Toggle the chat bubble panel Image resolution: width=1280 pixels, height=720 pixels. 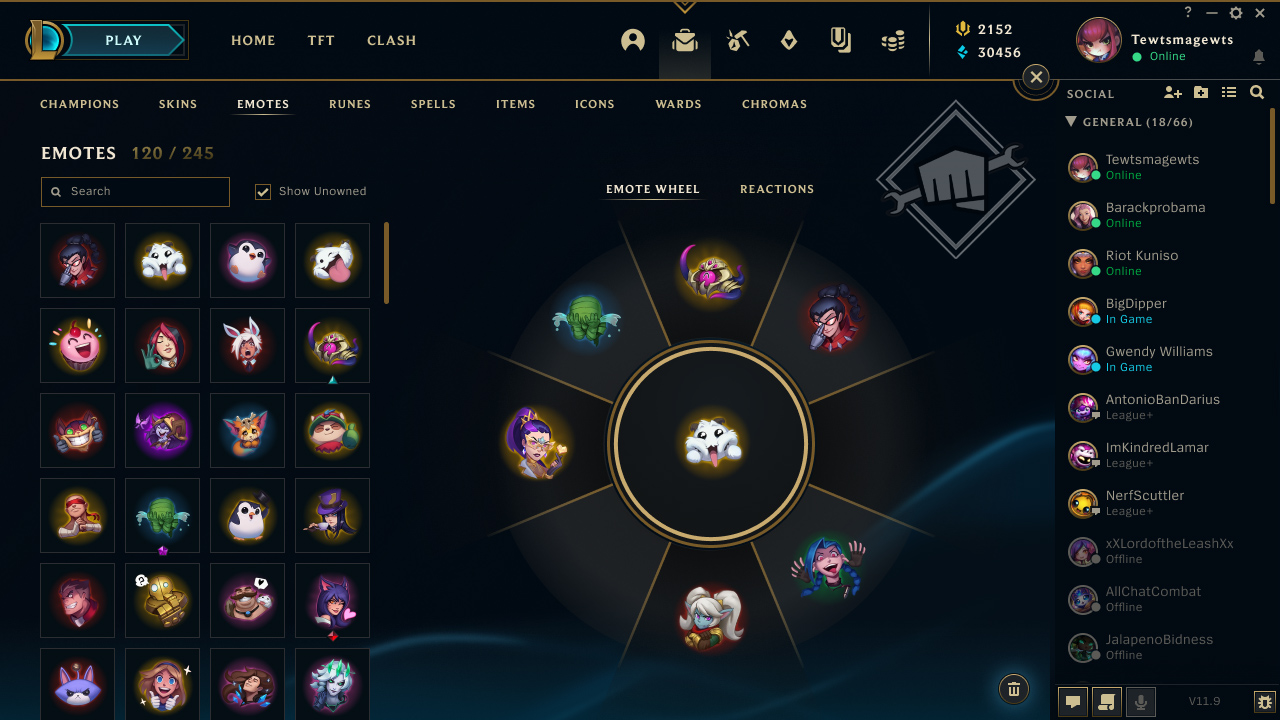coord(1072,701)
